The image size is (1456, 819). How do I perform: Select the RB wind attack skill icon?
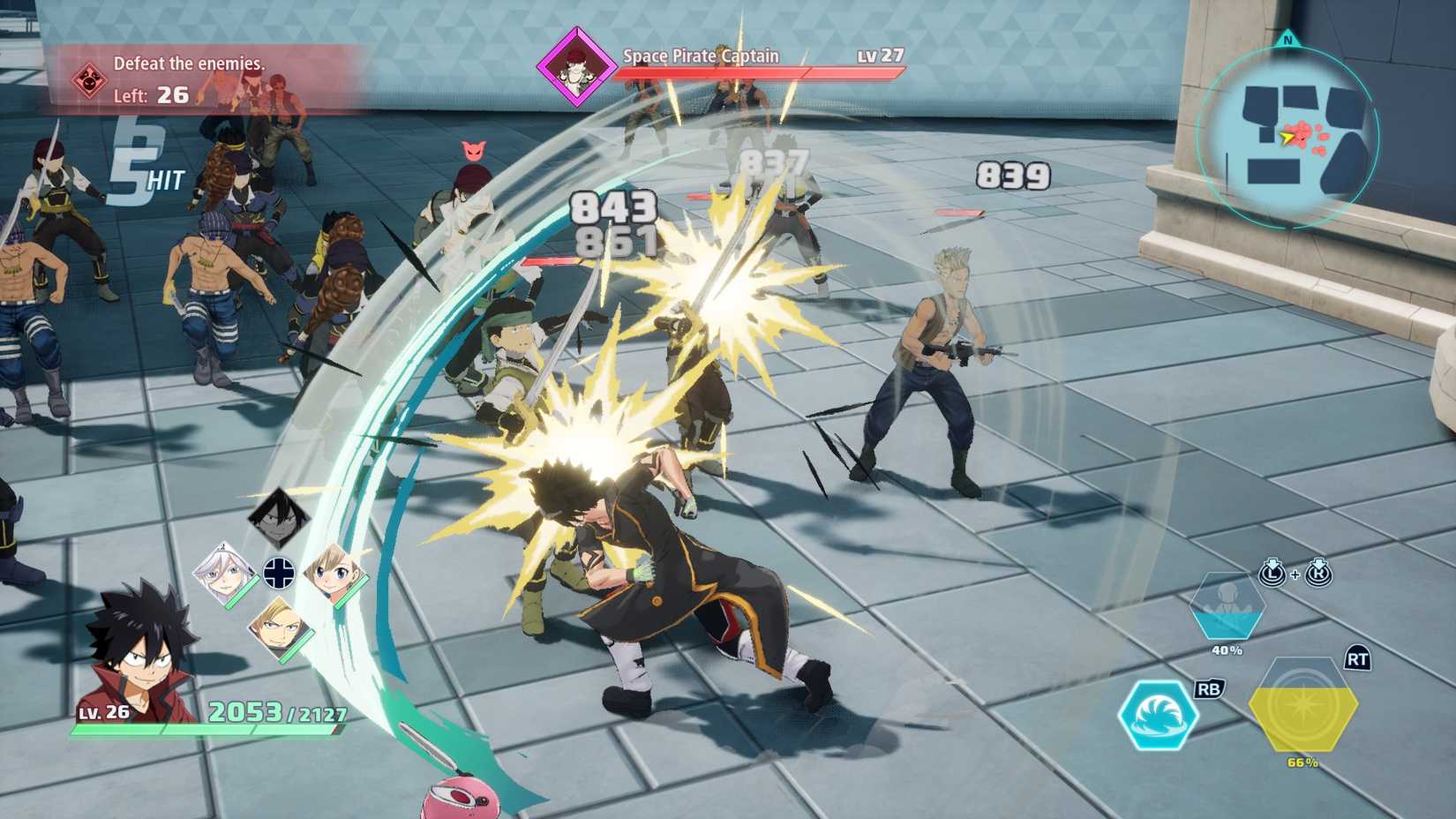[x=1162, y=717]
